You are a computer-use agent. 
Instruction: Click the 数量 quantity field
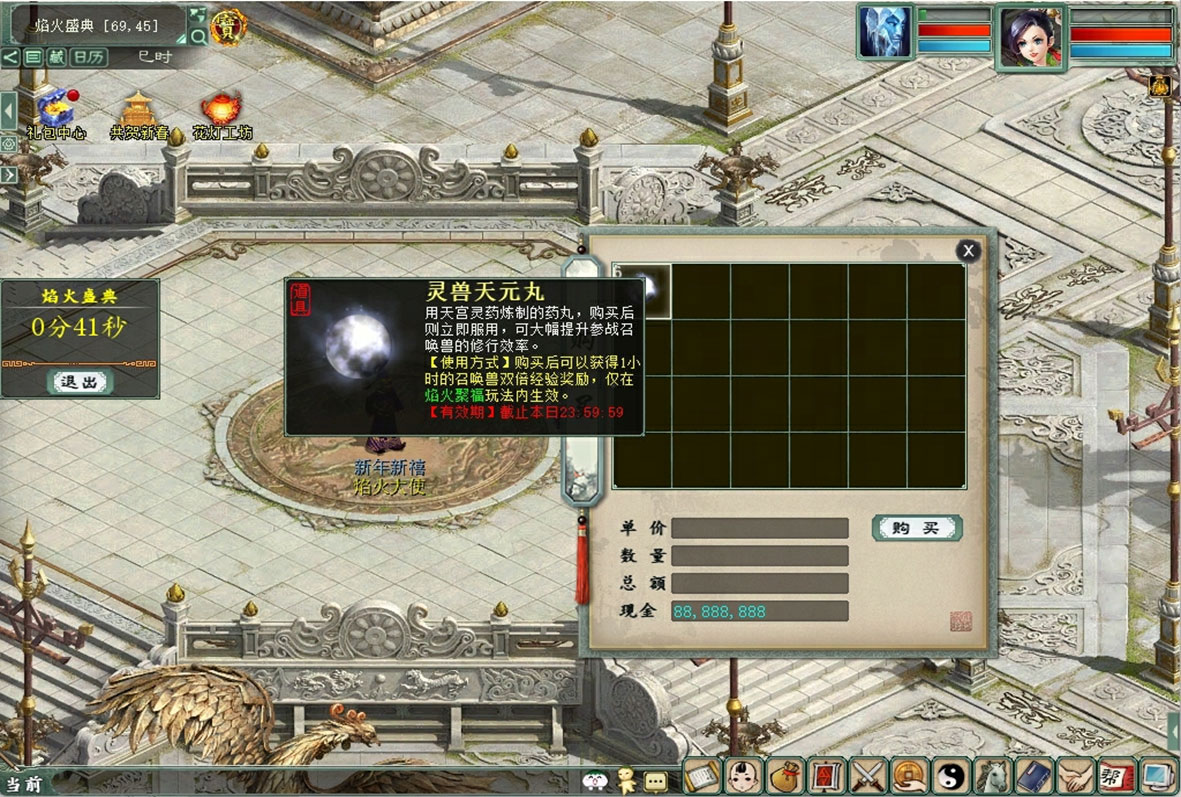click(x=759, y=556)
